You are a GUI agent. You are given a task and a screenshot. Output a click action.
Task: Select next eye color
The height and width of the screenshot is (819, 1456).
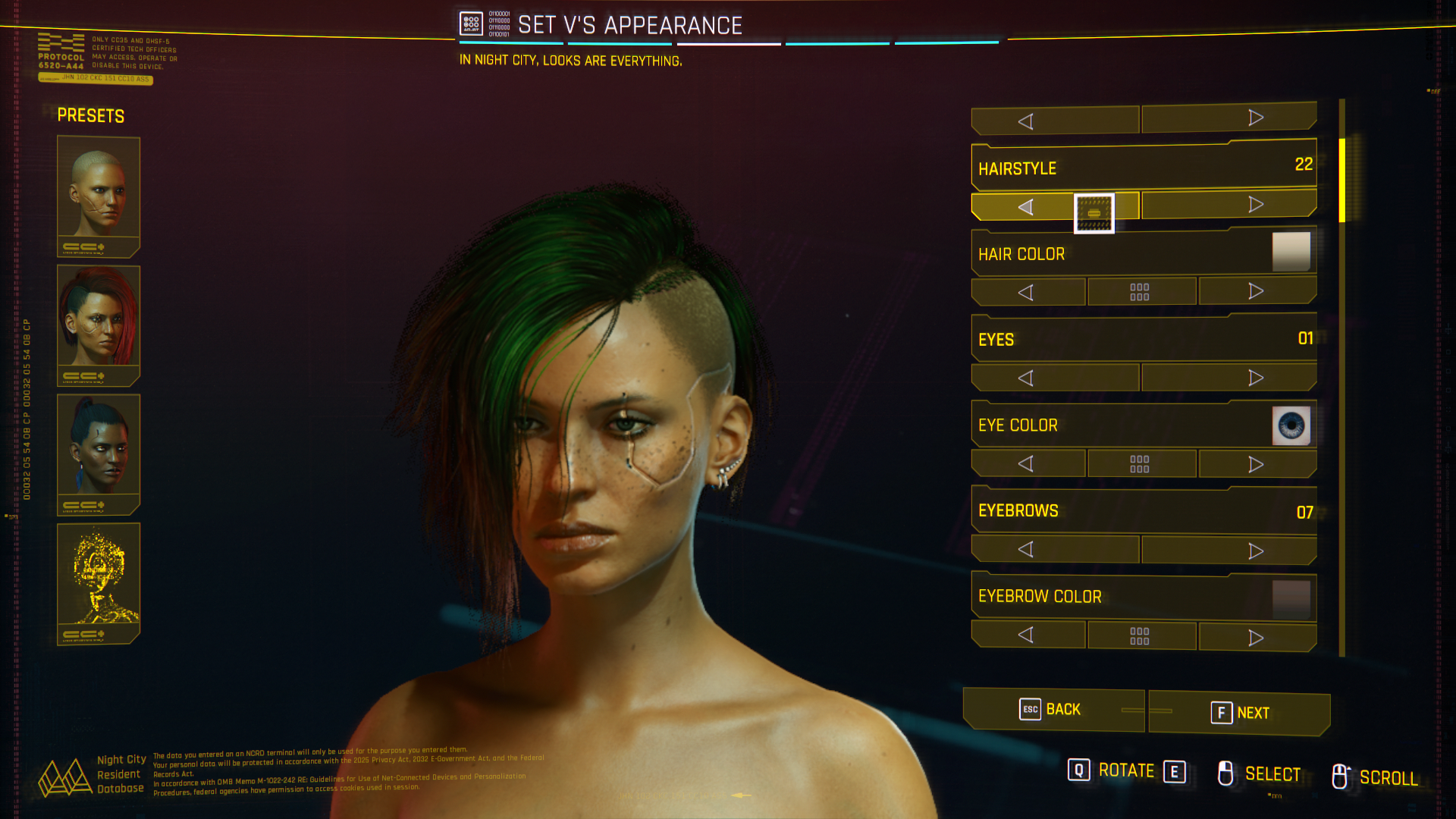pos(1255,463)
